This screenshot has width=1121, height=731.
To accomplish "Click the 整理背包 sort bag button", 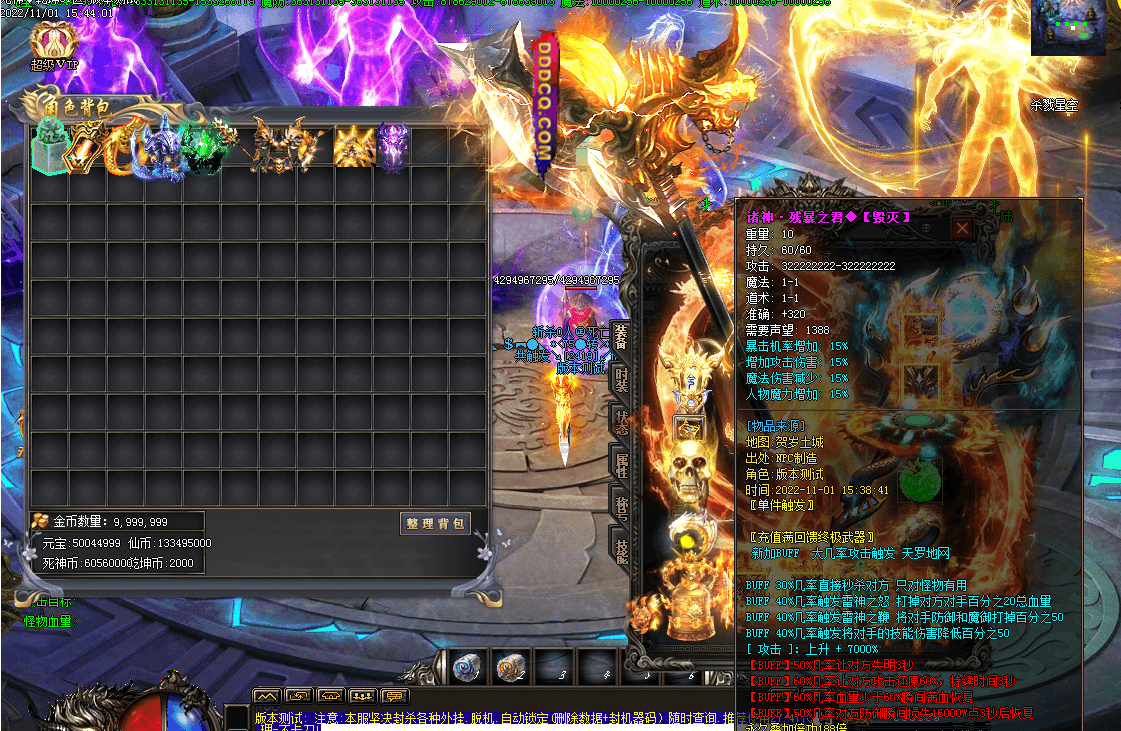I will pos(435,524).
